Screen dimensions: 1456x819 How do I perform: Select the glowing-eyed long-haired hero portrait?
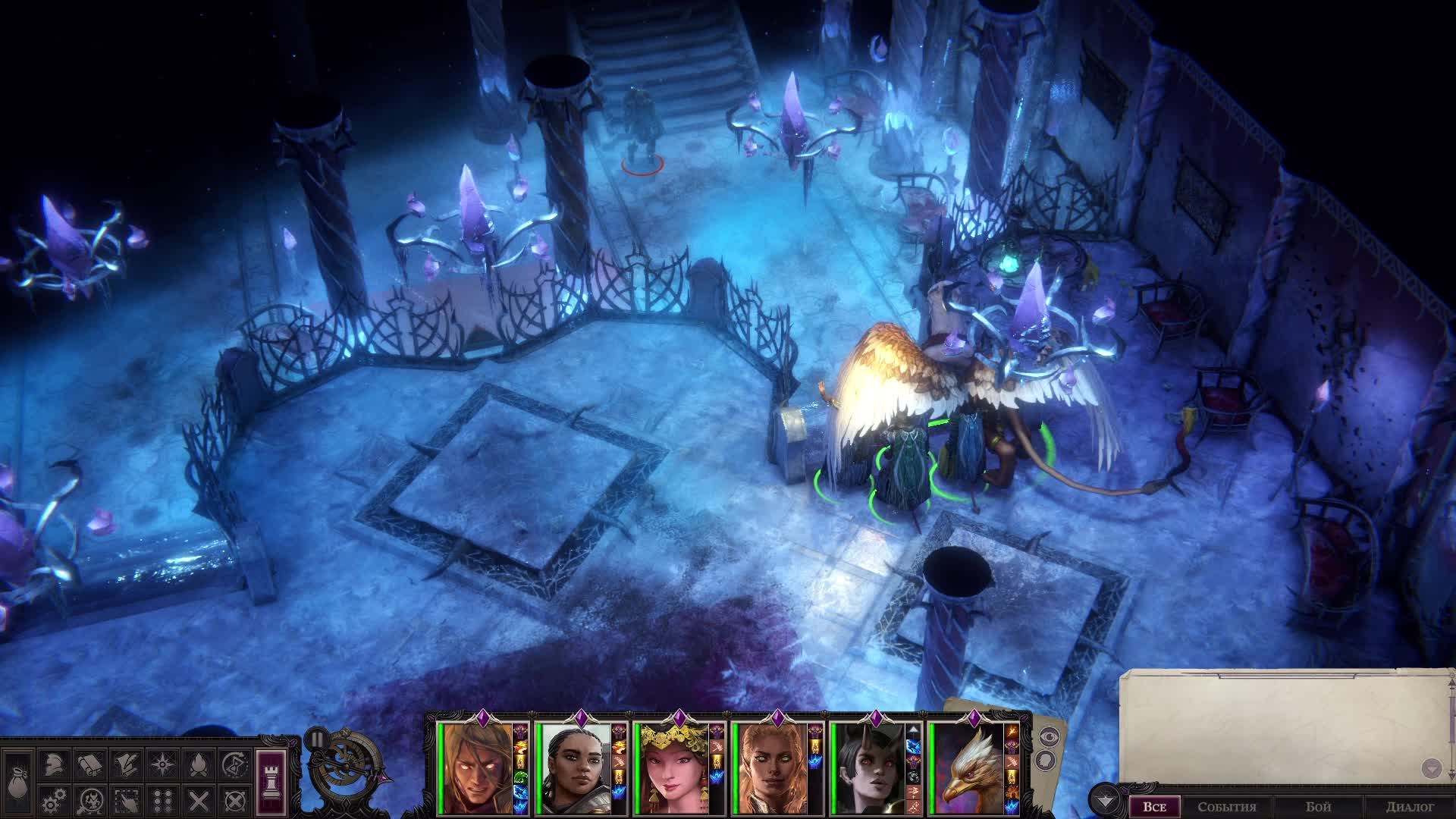476,767
